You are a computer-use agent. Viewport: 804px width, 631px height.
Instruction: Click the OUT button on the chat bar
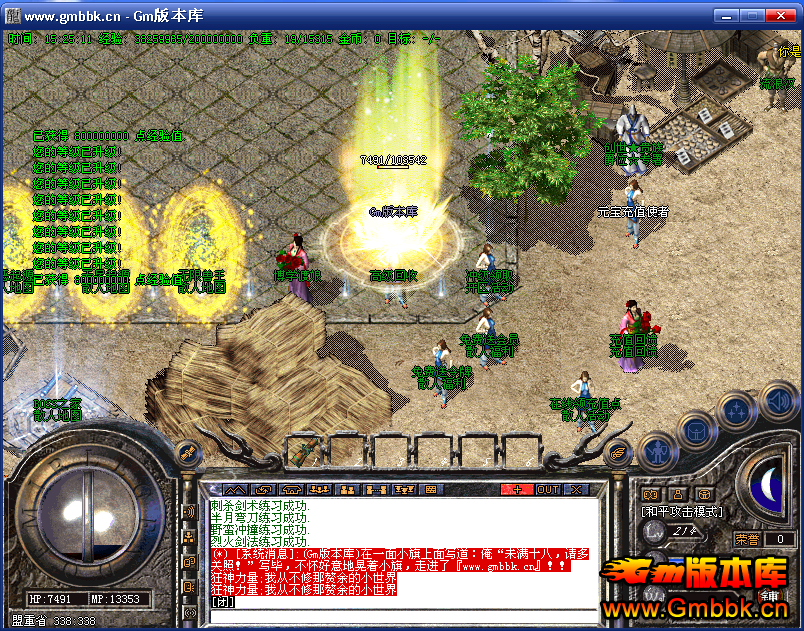click(547, 490)
